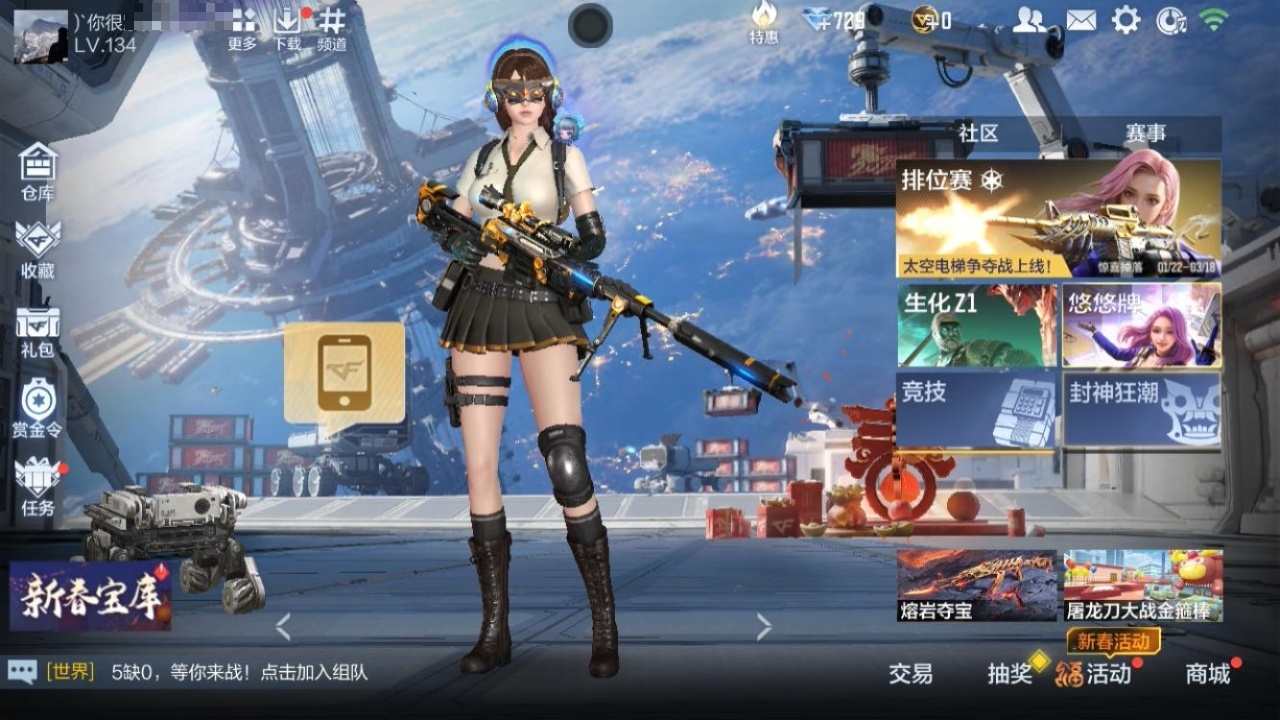Open the mail envelope icon
Viewport: 1280px width, 720px height.
[1081, 20]
